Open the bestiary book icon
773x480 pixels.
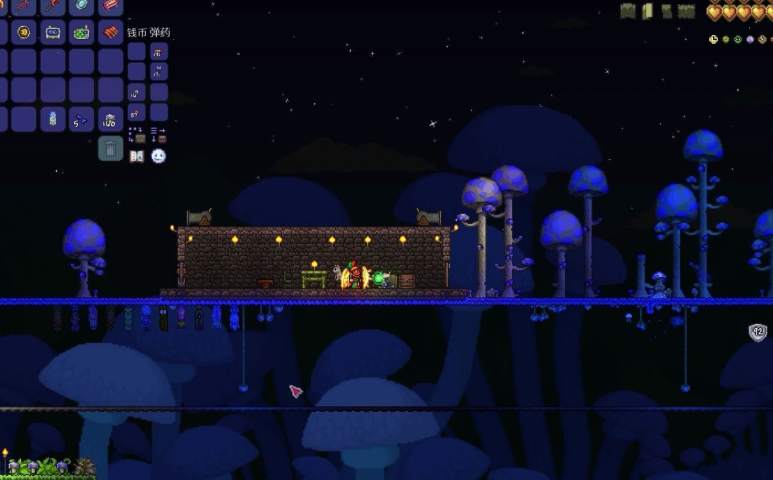(137, 156)
